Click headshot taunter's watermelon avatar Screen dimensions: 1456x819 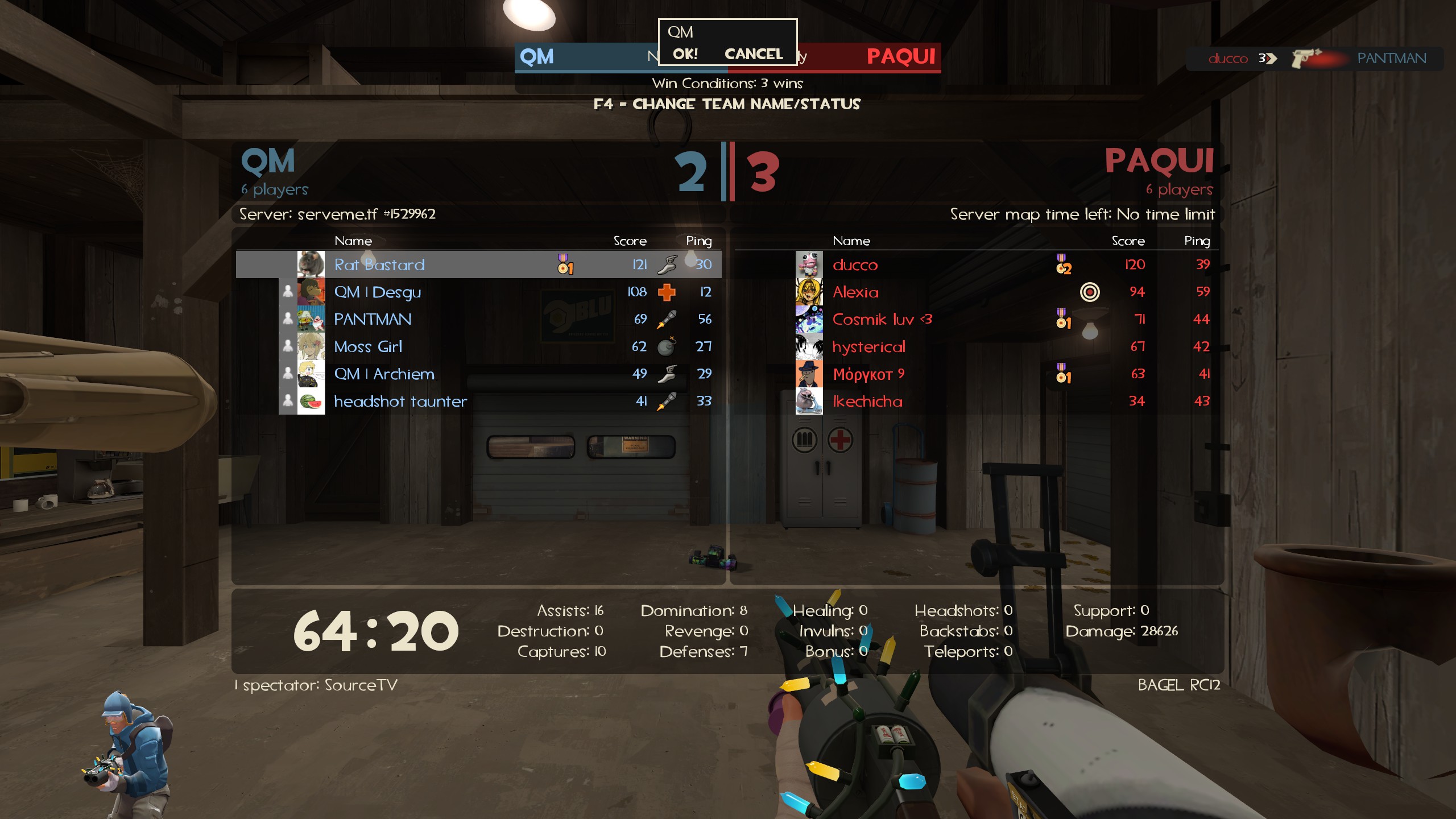click(311, 401)
